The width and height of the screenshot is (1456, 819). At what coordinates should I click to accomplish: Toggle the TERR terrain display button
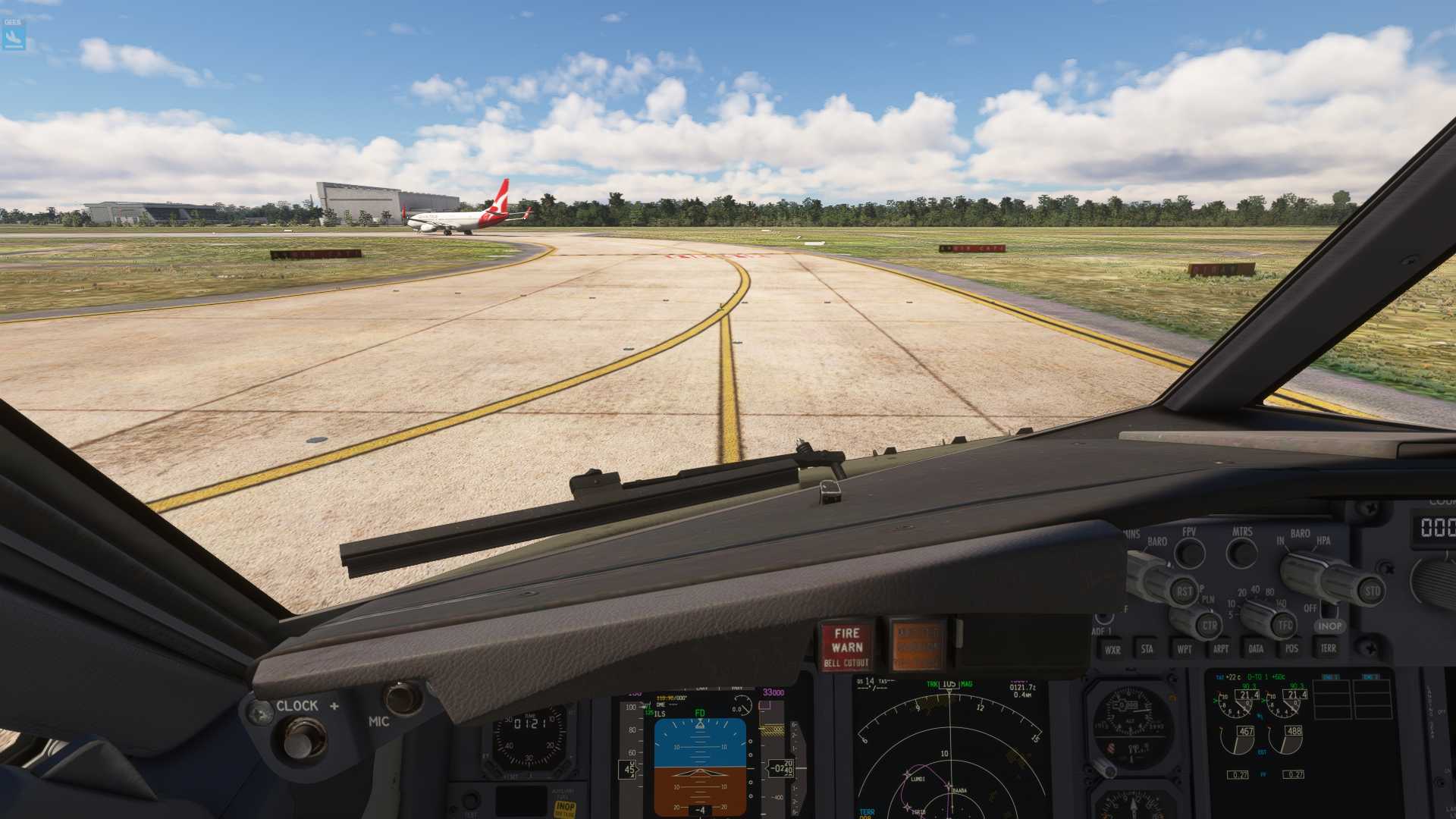1328,648
